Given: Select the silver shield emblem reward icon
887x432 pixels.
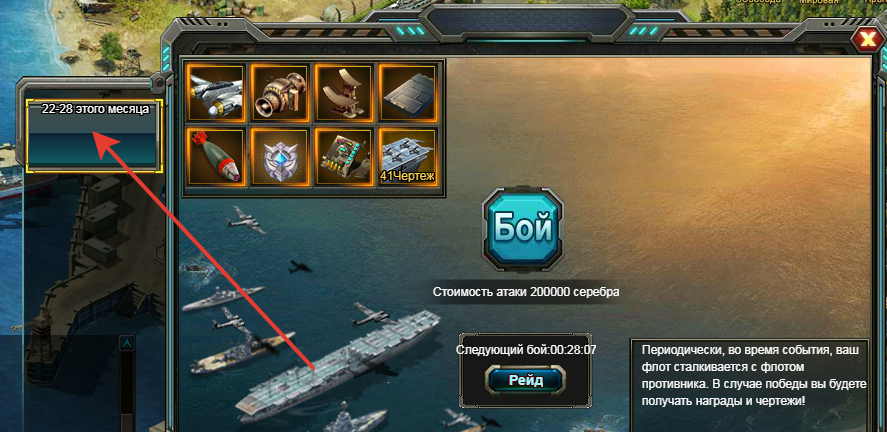Looking at the screenshot, I should click(279, 157).
